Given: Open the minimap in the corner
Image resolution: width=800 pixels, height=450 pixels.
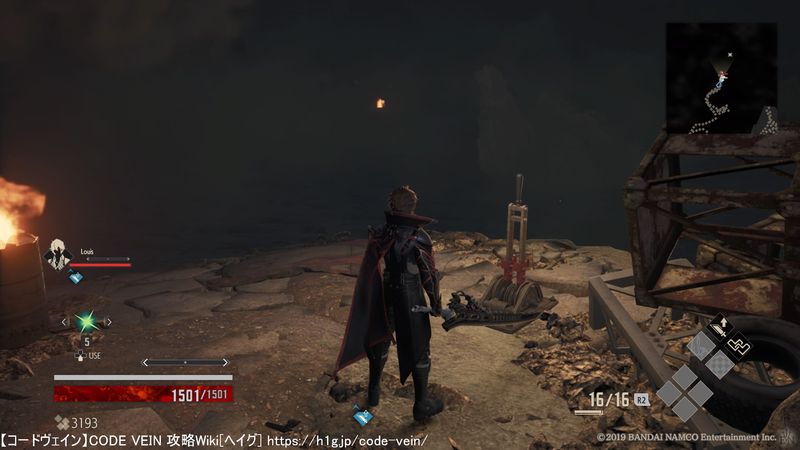Looking at the screenshot, I should tap(721, 78).
